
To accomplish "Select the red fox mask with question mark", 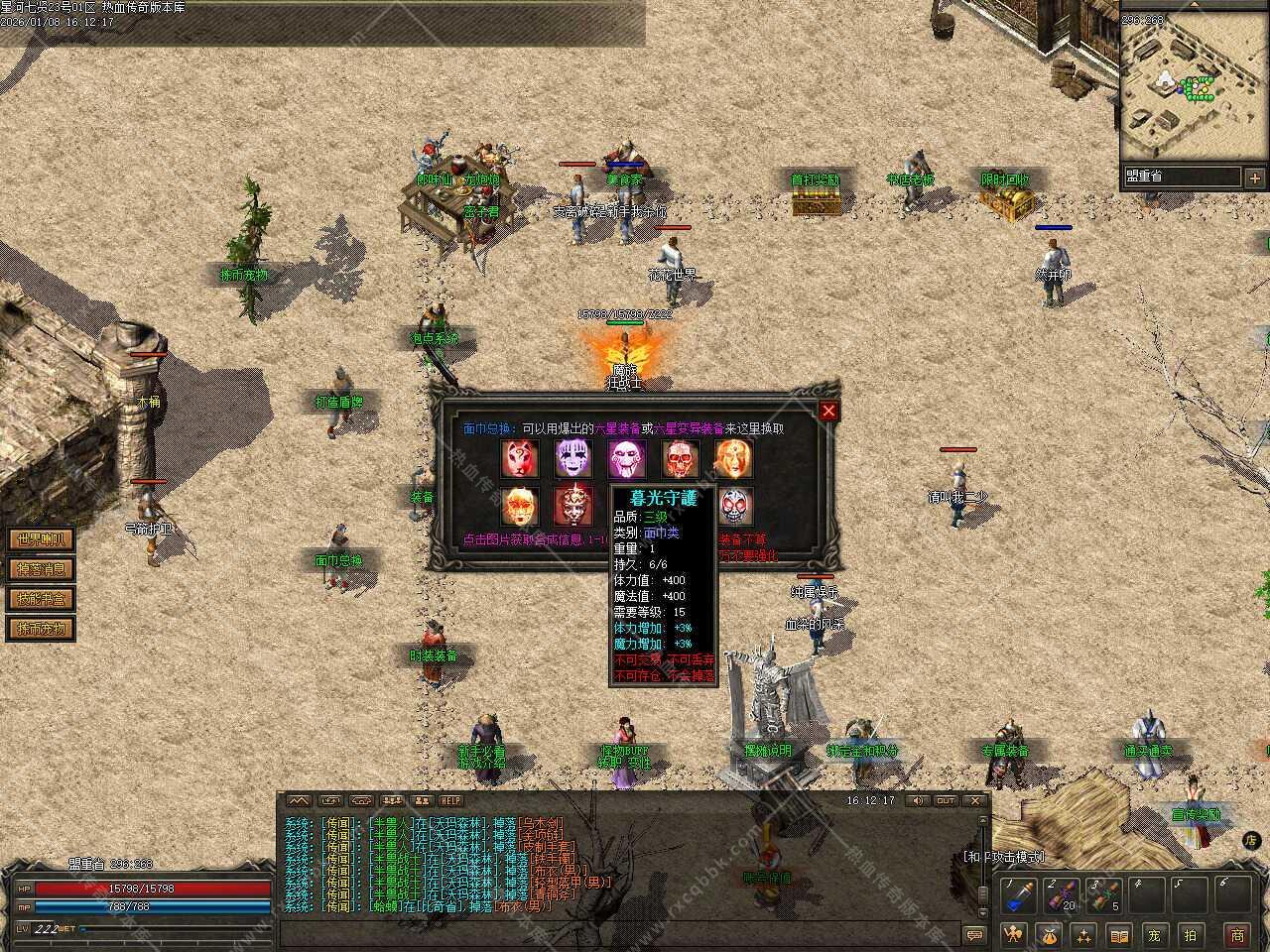I will (x=520, y=458).
